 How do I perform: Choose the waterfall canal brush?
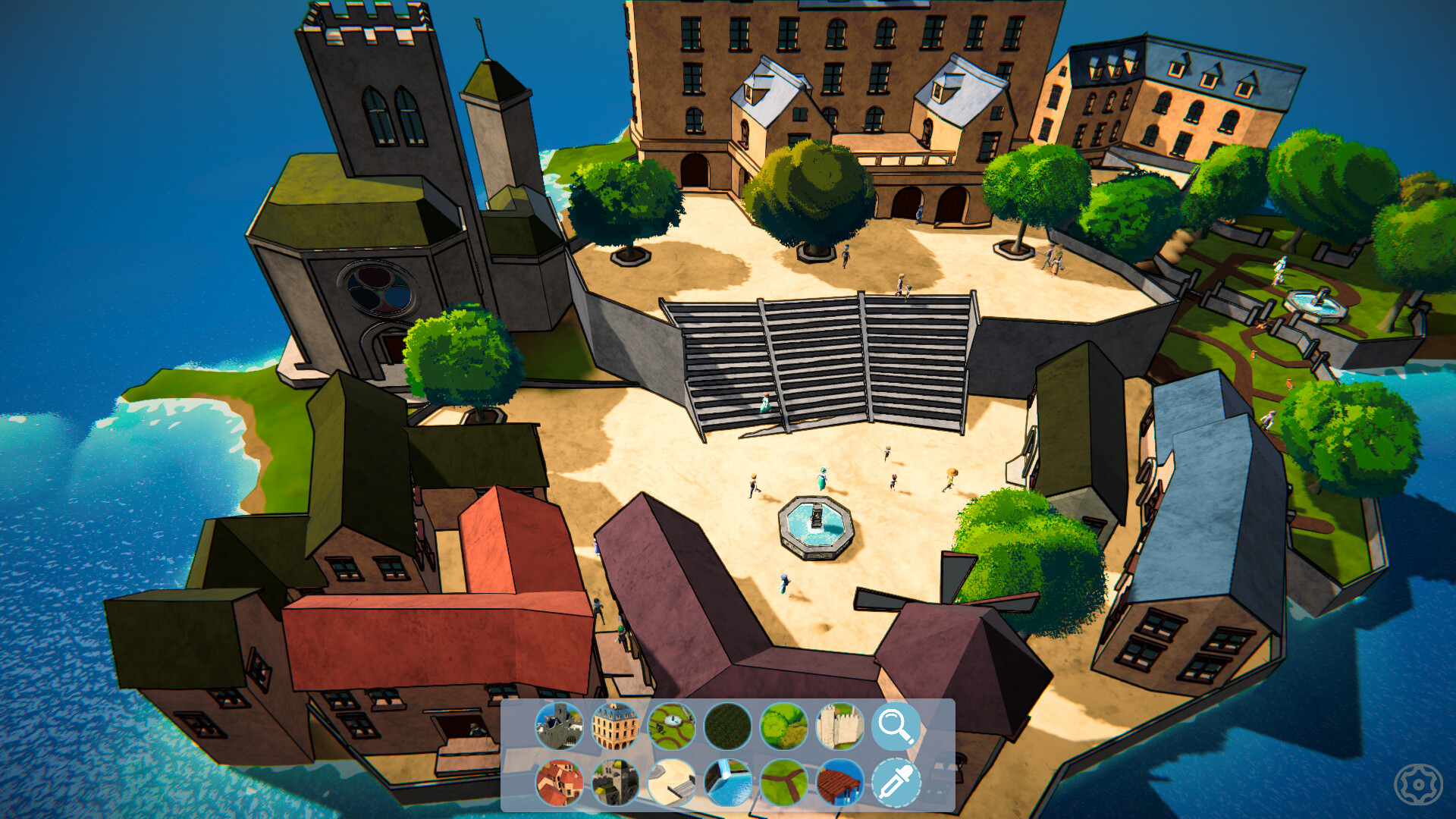pyautogui.click(x=726, y=781)
